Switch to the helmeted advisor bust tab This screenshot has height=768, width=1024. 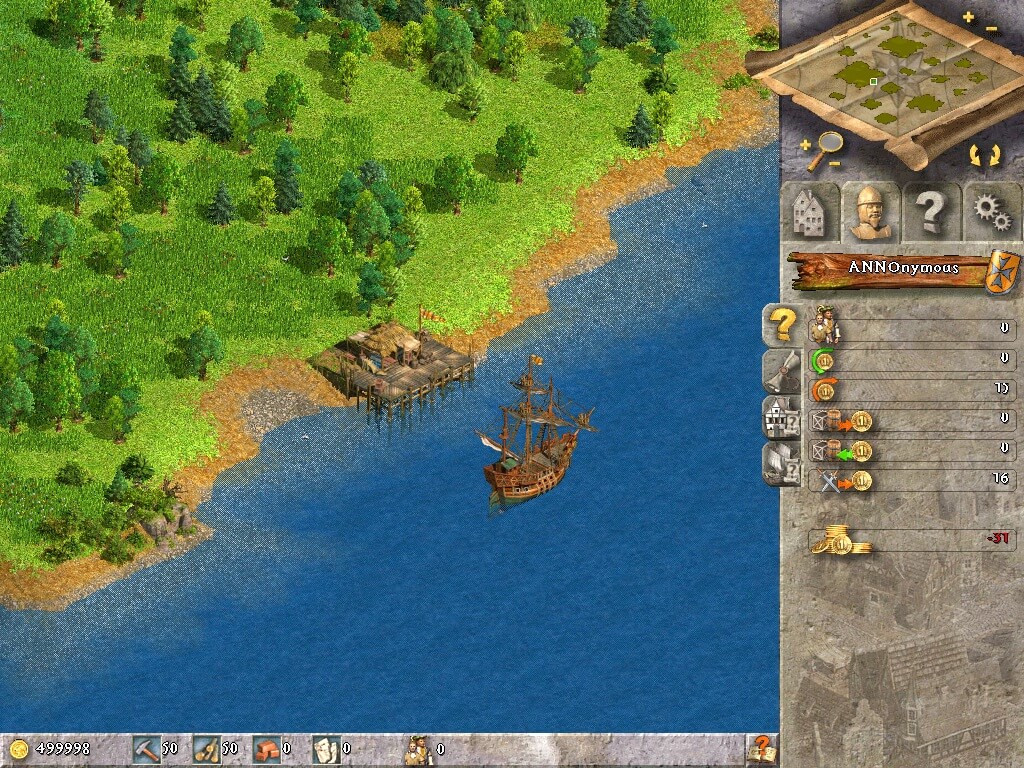tap(869, 211)
